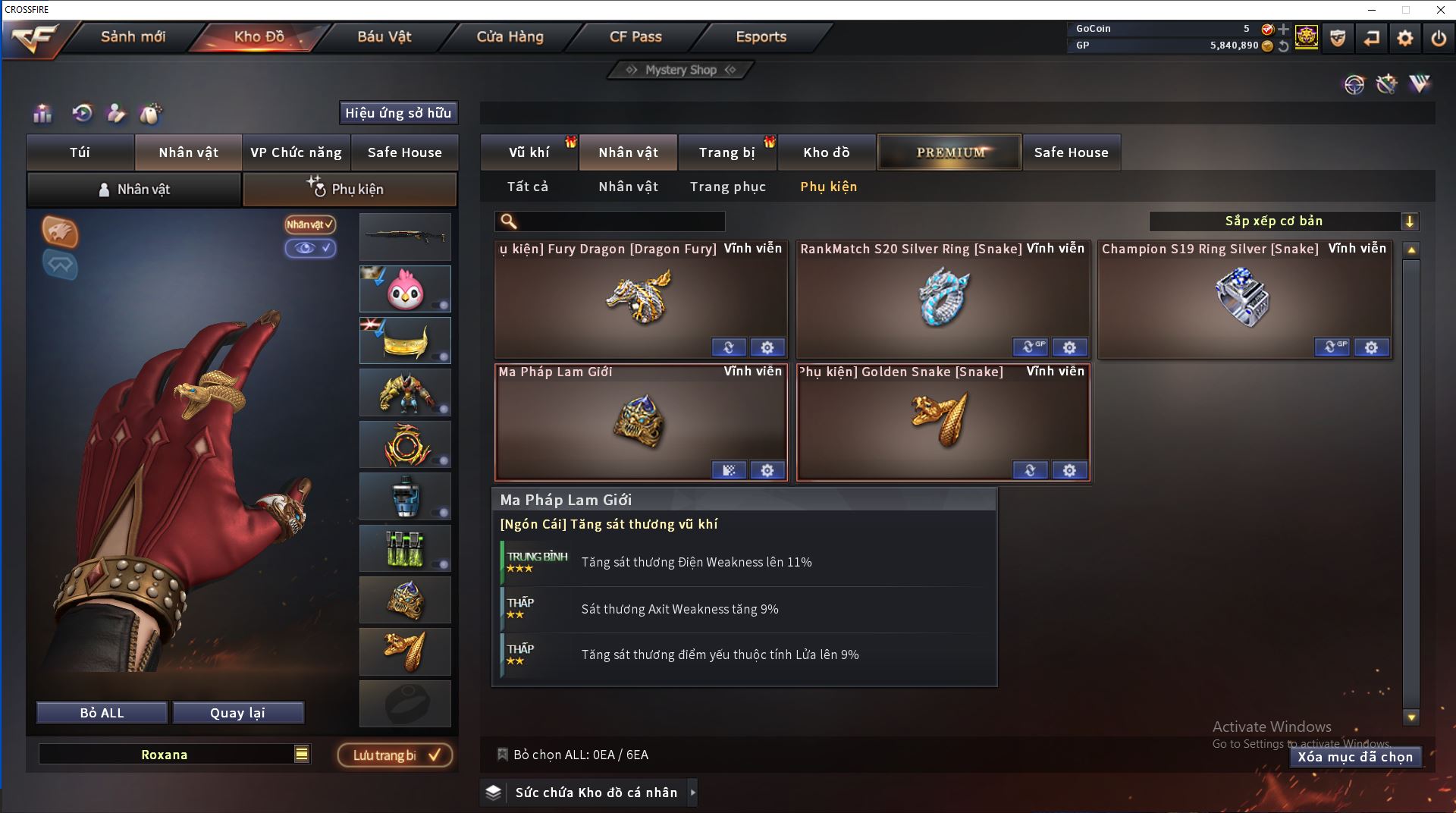Open the Sảnh mới lobby tab
The image size is (1456, 813).
[133, 36]
